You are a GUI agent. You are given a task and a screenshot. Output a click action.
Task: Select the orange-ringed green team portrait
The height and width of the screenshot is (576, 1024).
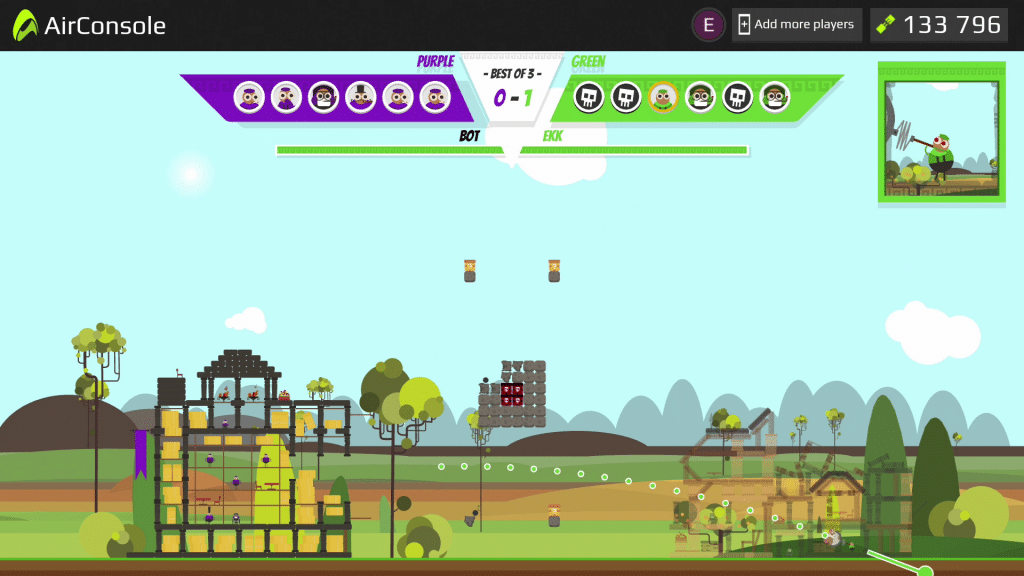click(x=662, y=97)
